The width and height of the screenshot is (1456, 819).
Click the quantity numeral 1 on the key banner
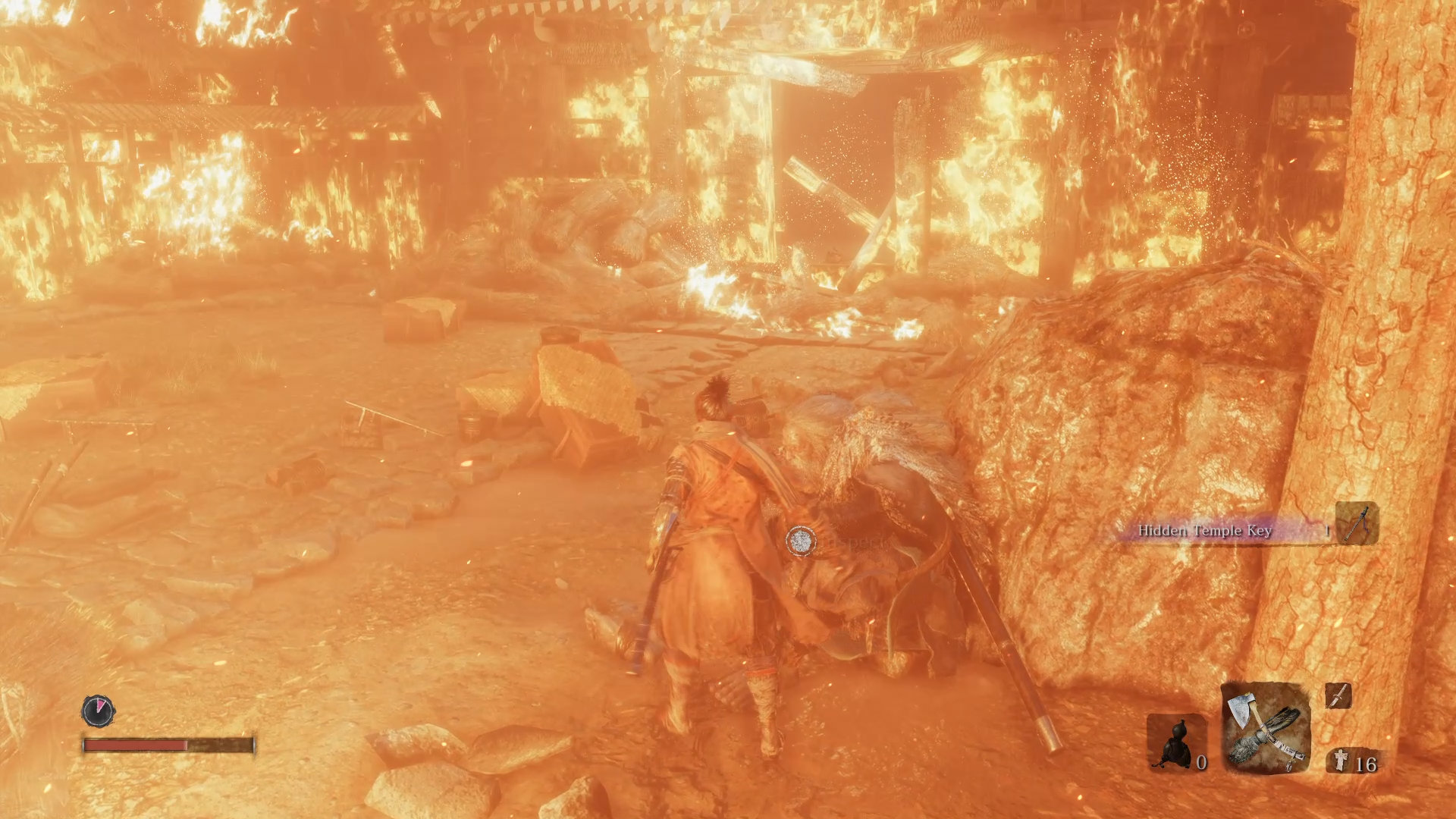tap(1328, 529)
